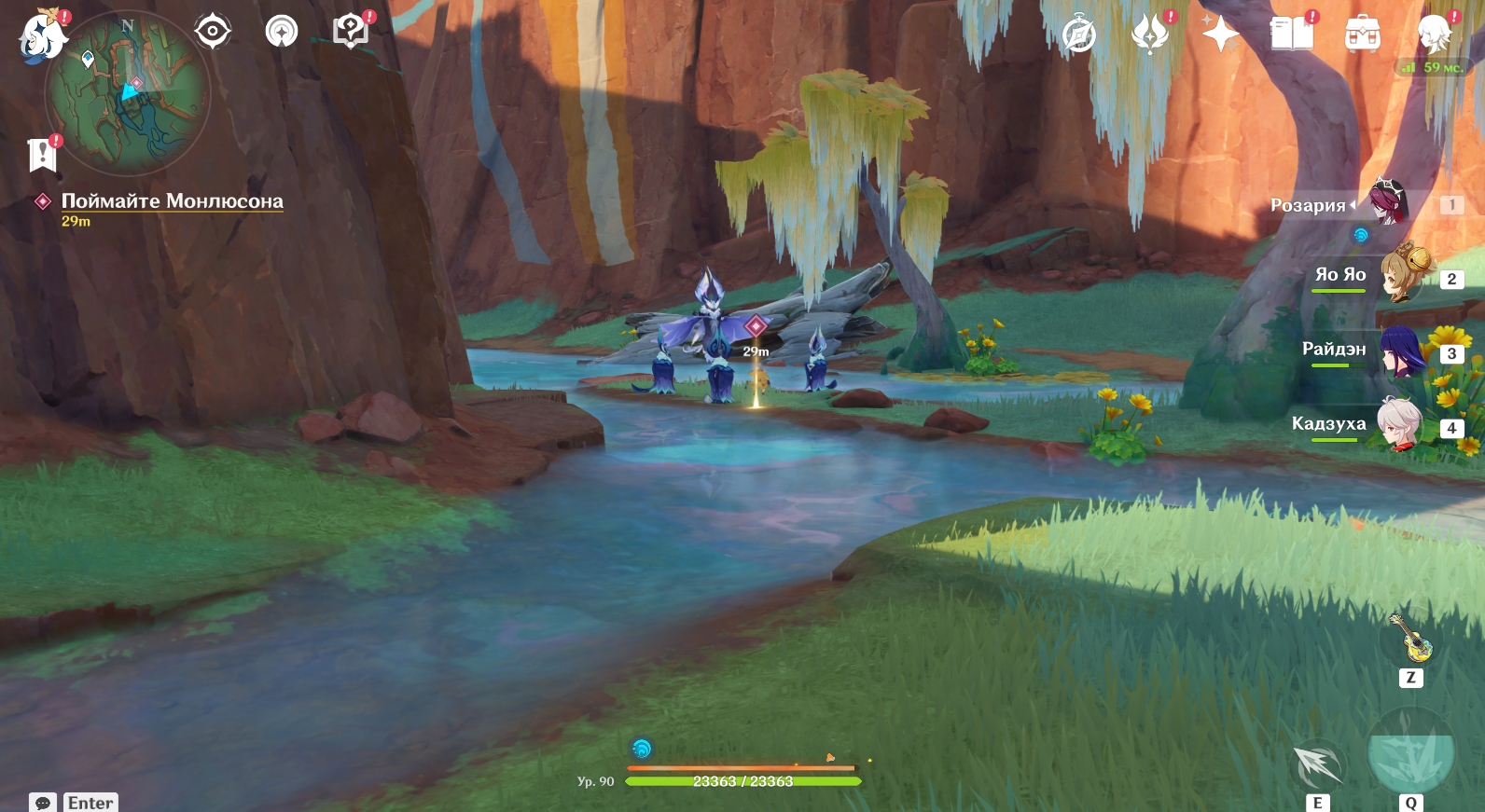Open the compass events icon

click(1079, 35)
